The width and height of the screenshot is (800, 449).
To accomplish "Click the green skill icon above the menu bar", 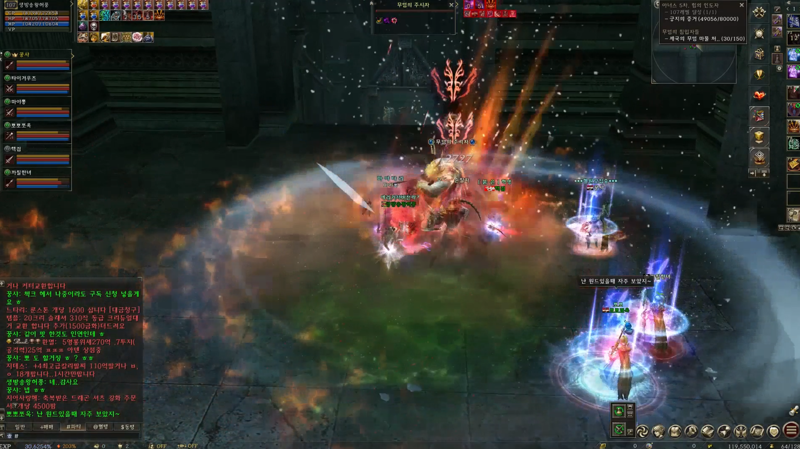I will (619, 411).
